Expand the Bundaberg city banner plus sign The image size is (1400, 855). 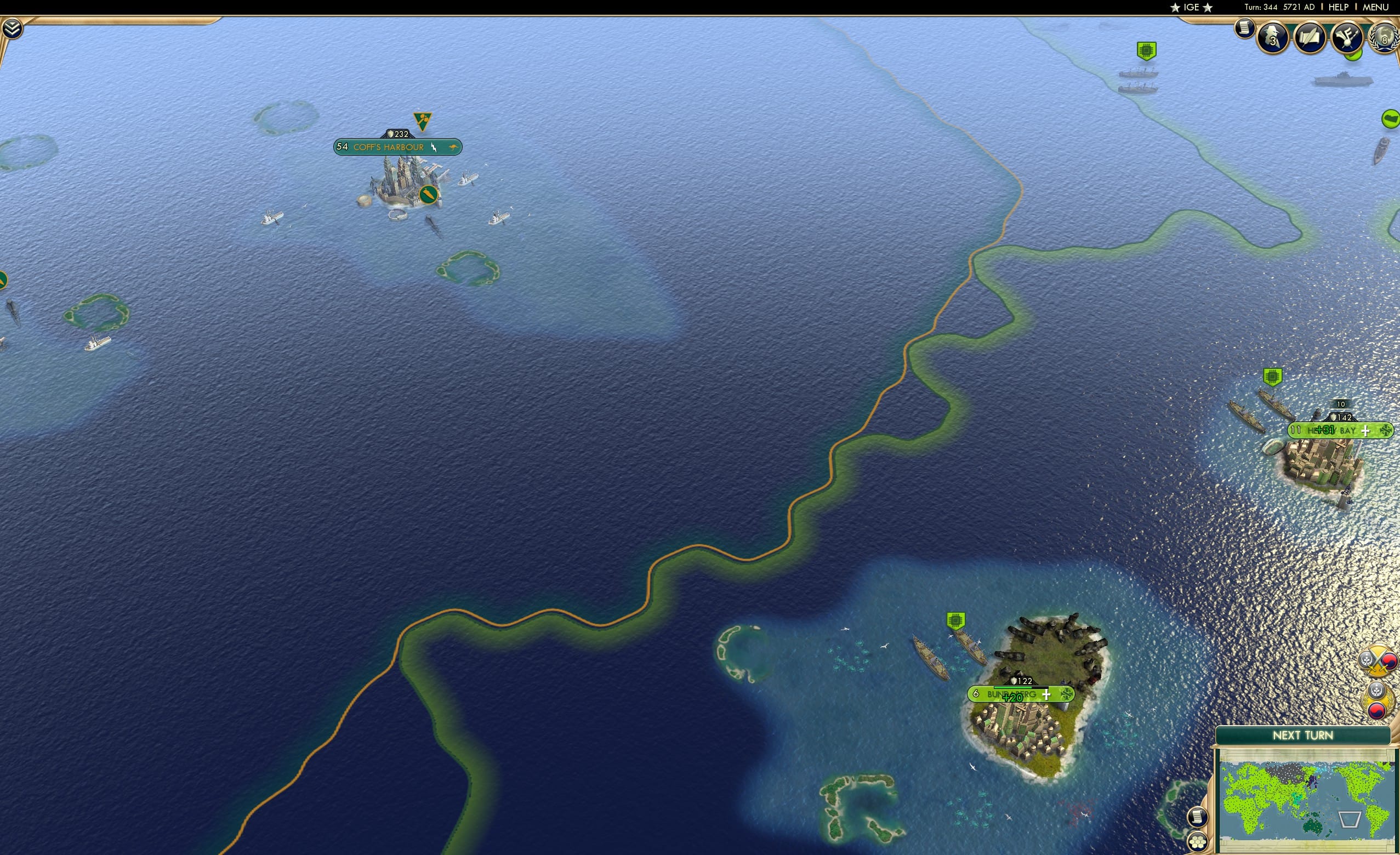(1045, 694)
